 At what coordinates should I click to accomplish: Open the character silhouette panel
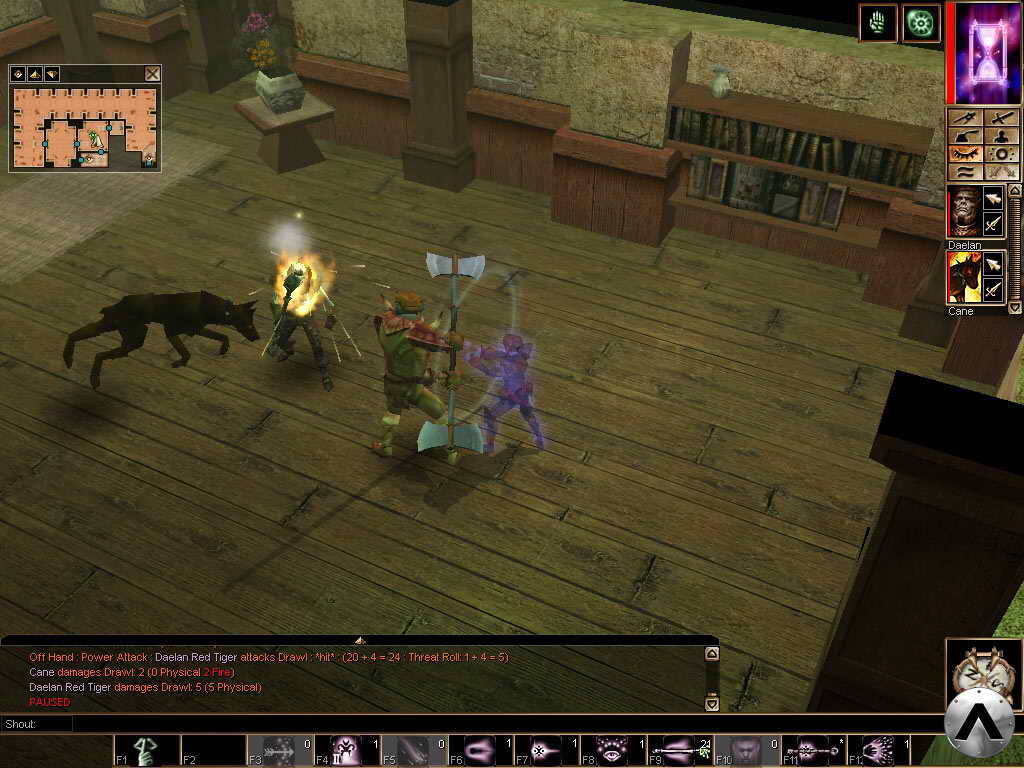pyautogui.click(x=1000, y=135)
